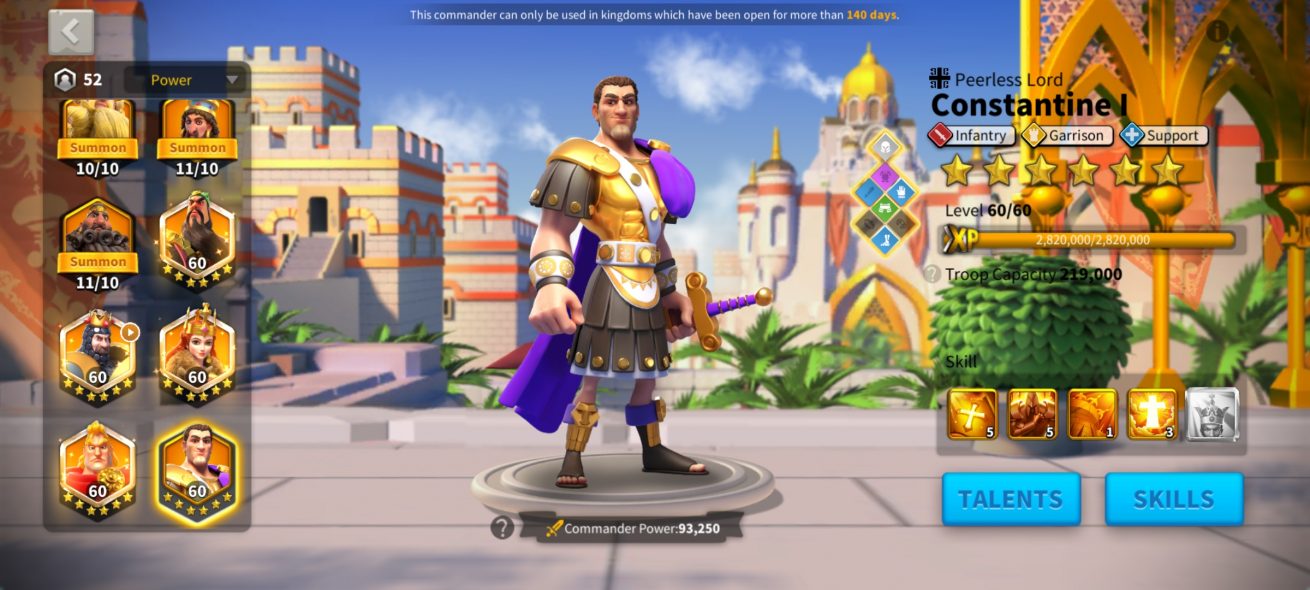The width and height of the screenshot is (1310, 590).
Task: Open the SKILLS screen
Action: (1173, 499)
